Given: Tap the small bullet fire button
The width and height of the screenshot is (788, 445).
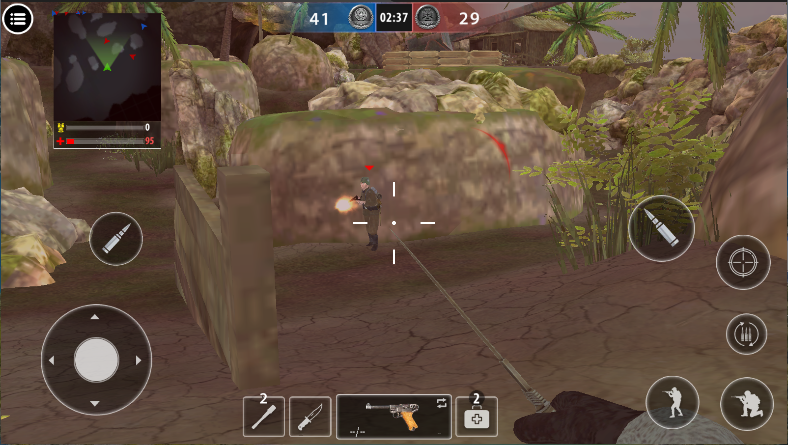Looking at the screenshot, I should tap(116, 239).
